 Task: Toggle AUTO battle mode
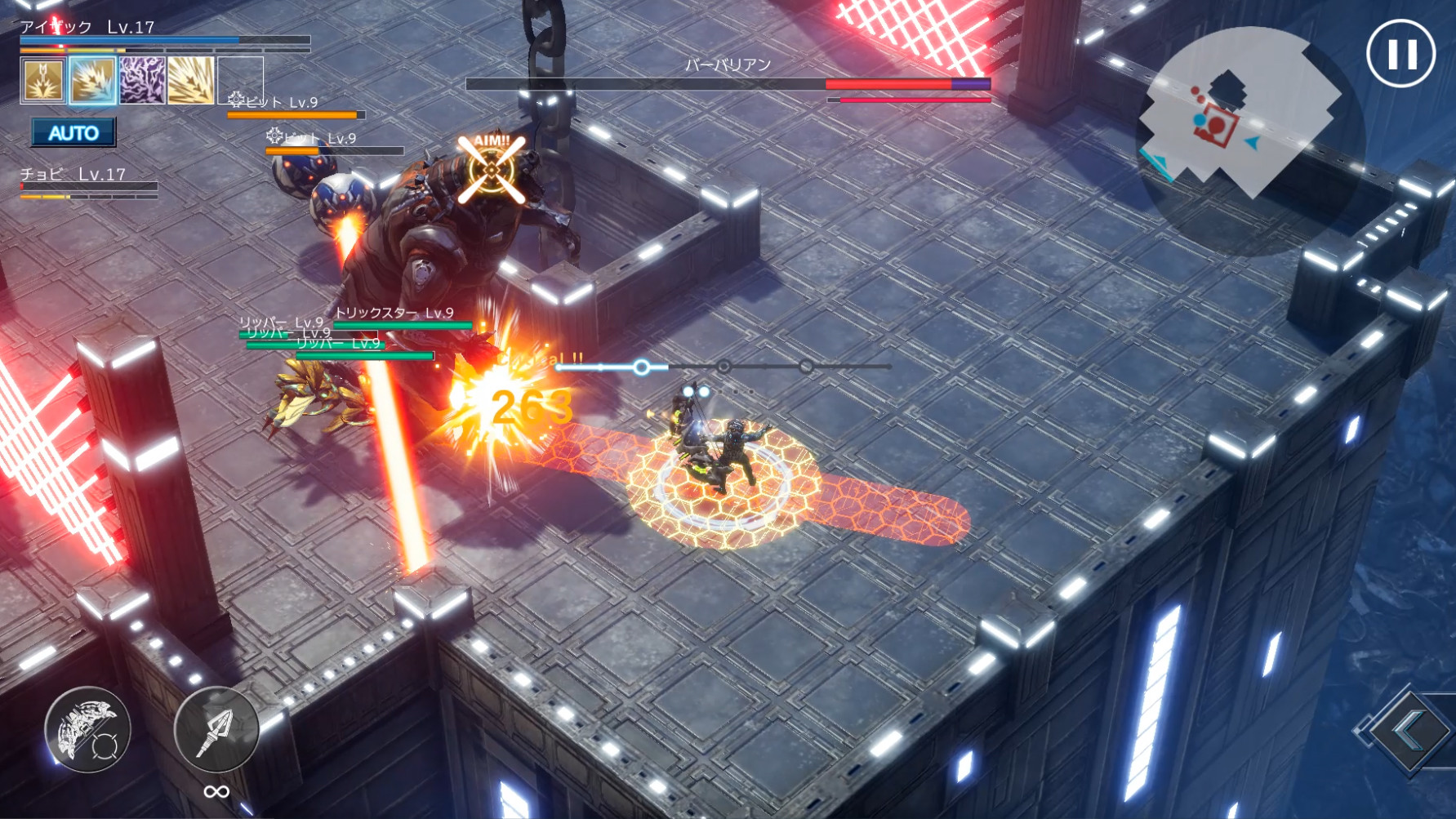coord(73,131)
